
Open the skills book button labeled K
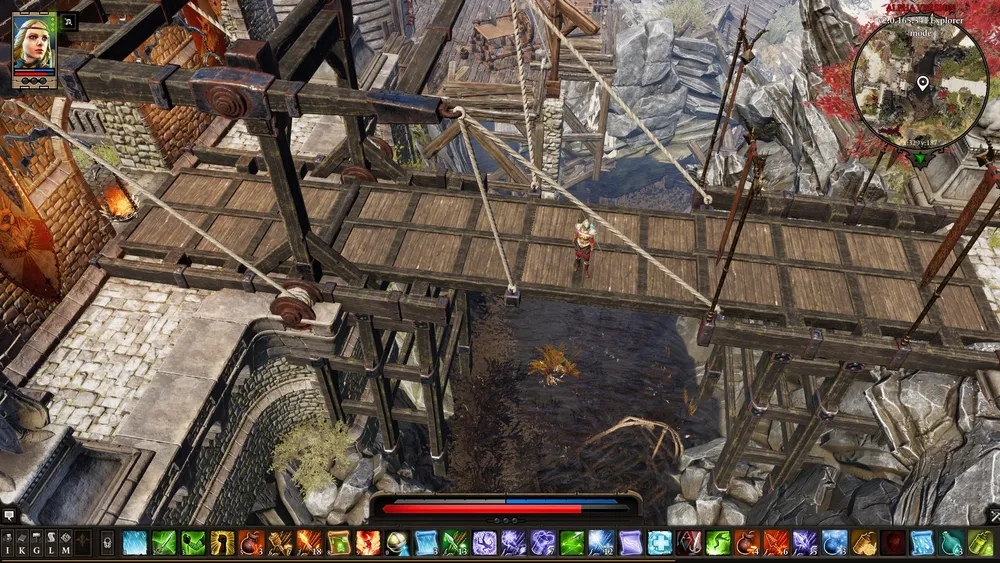pos(22,543)
